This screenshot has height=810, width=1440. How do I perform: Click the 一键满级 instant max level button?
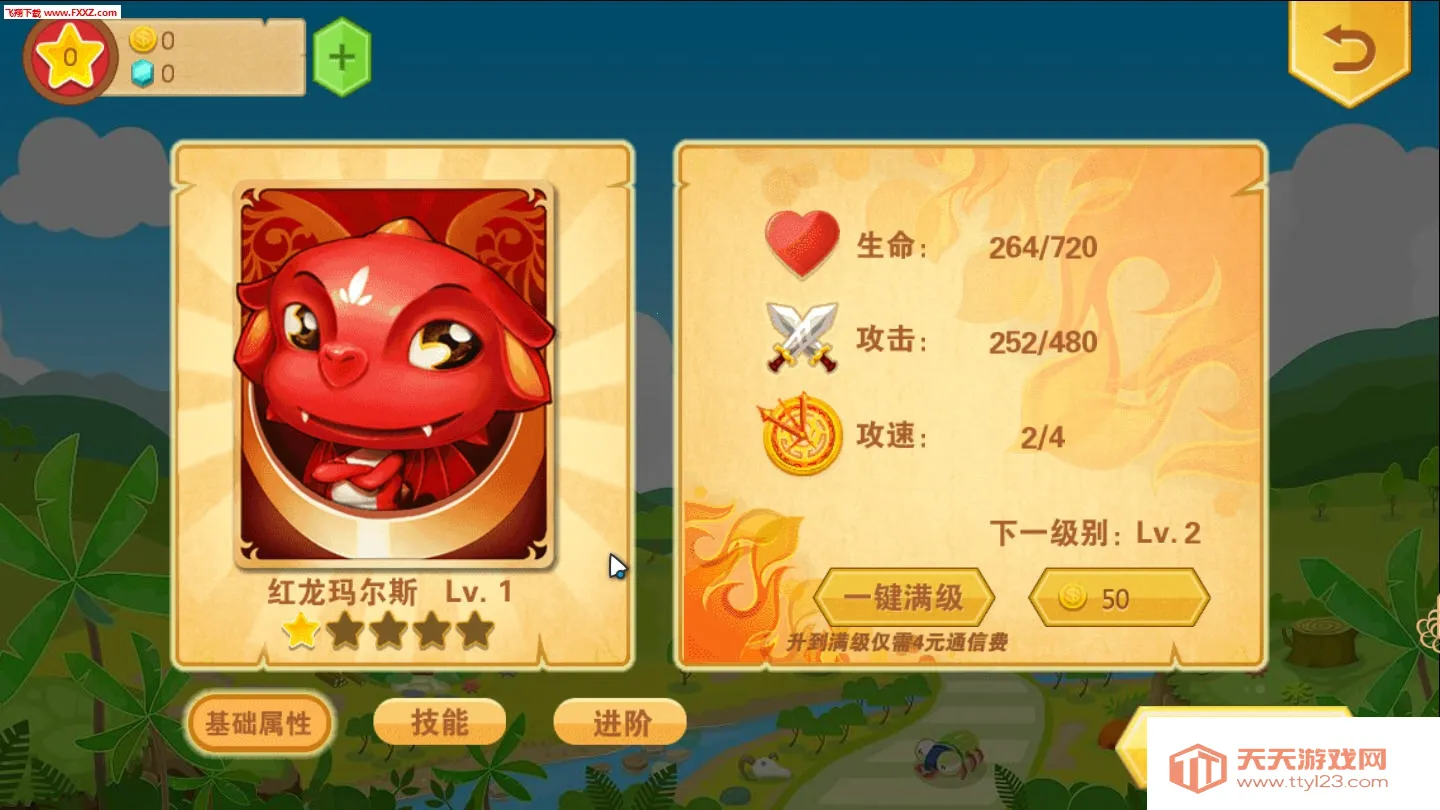[905, 597]
